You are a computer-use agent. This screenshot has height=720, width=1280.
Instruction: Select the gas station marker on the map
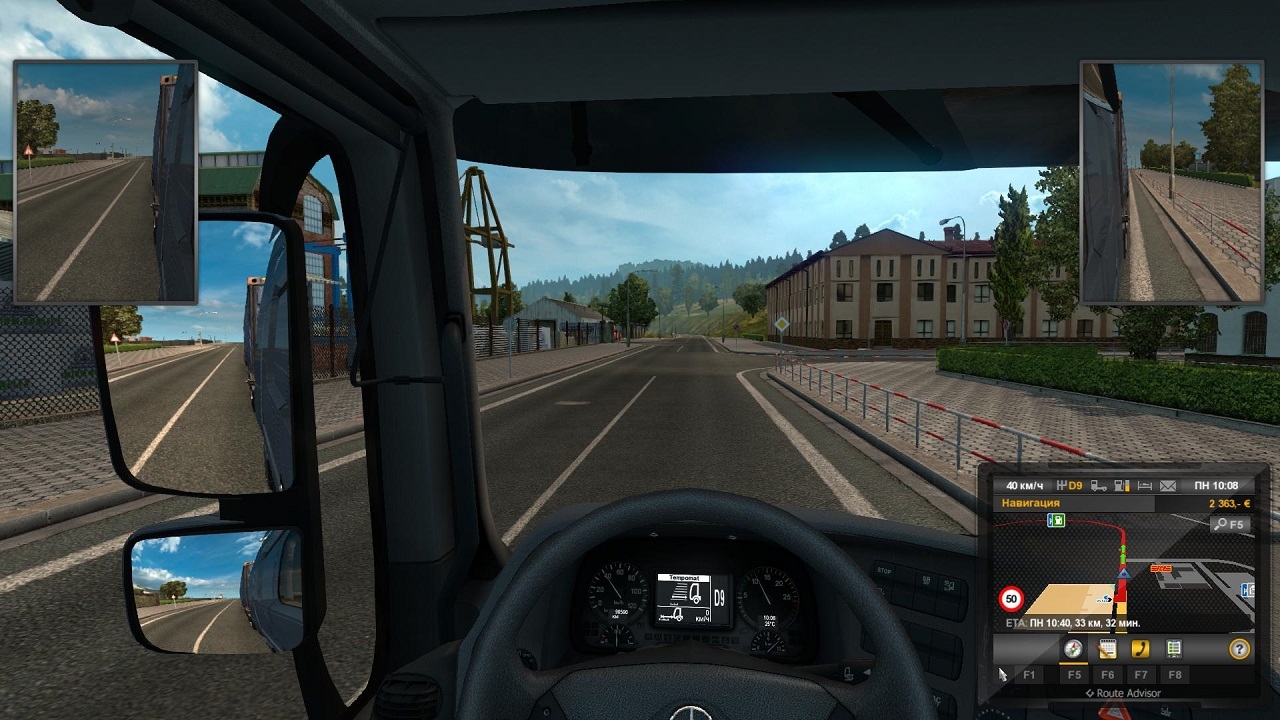pos(1056,520)
